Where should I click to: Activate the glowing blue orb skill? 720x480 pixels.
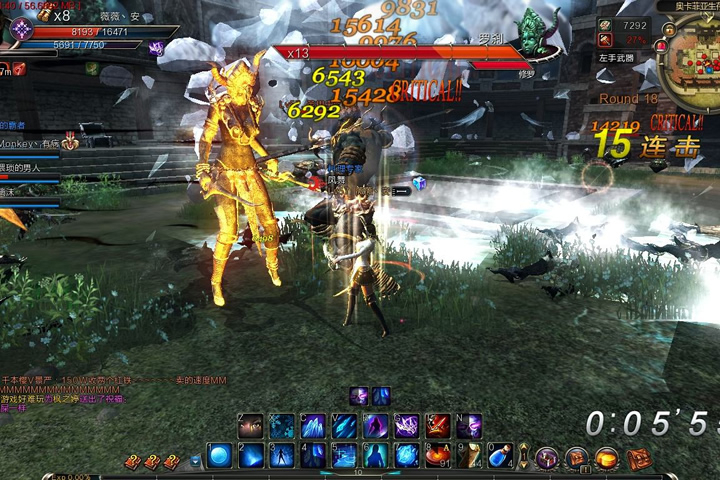point(220,456)
